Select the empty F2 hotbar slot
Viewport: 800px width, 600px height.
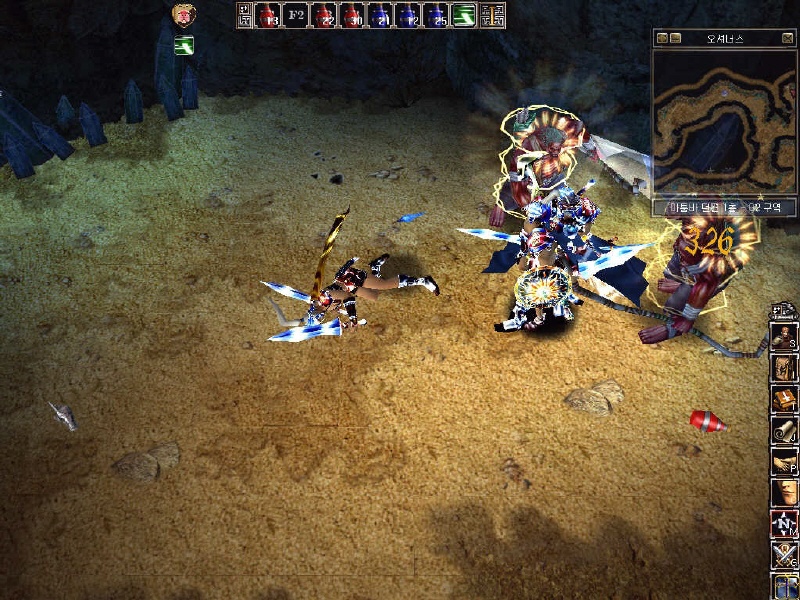tap(296, 15)
